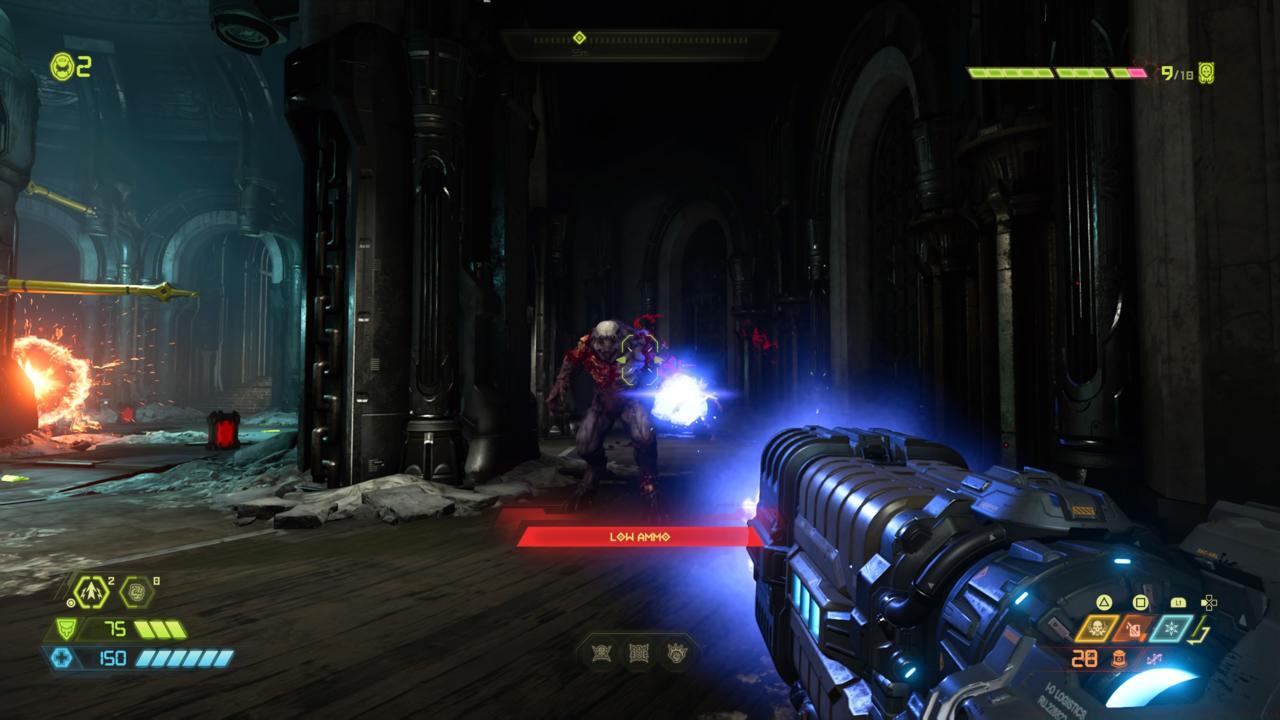Click the grayed-out Blood Punch fist icon
The width and height of the screenshot is (1280, 720).
point(137,592)
